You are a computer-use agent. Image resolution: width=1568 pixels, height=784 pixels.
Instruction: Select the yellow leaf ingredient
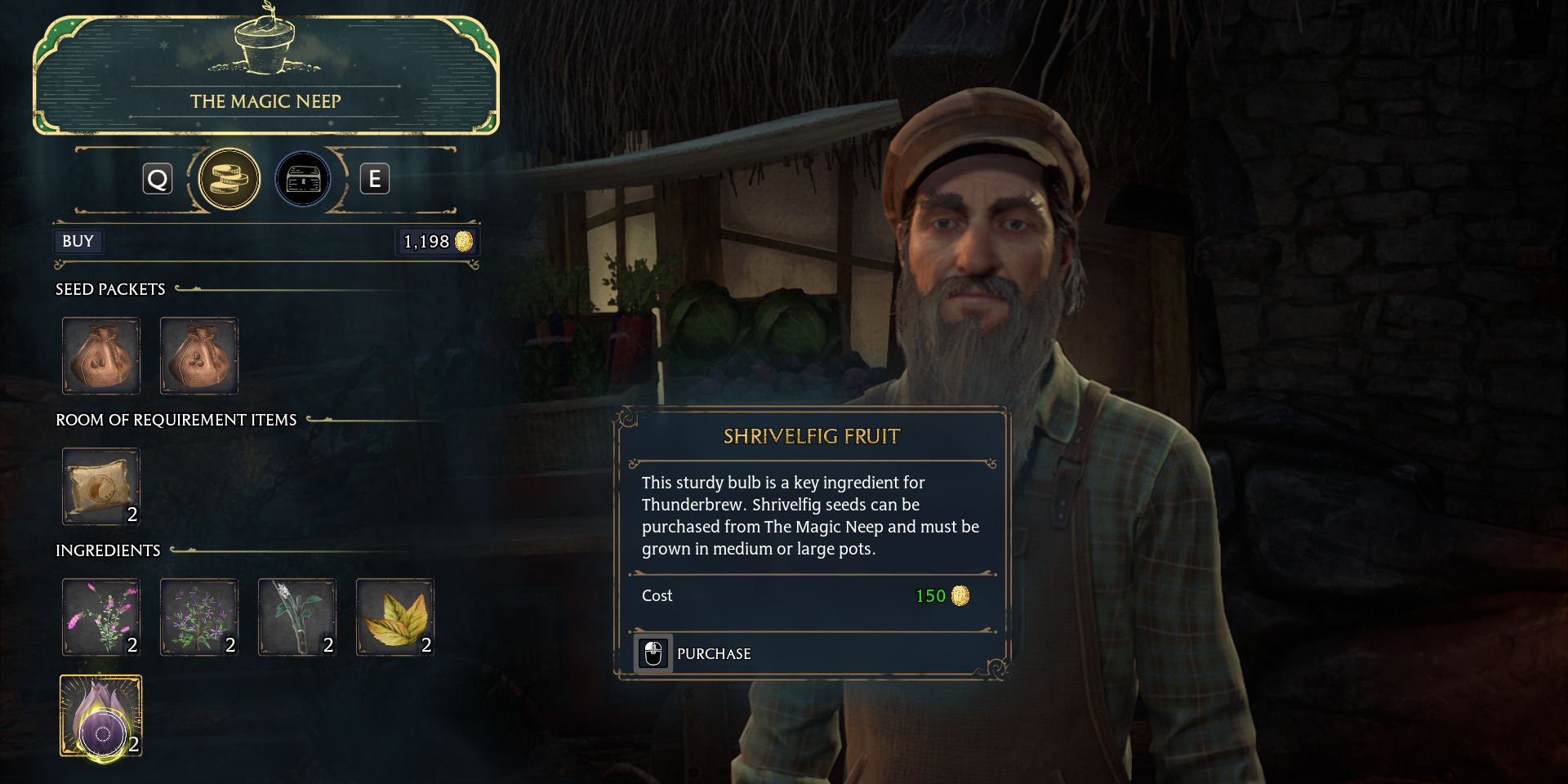[394, 617]
